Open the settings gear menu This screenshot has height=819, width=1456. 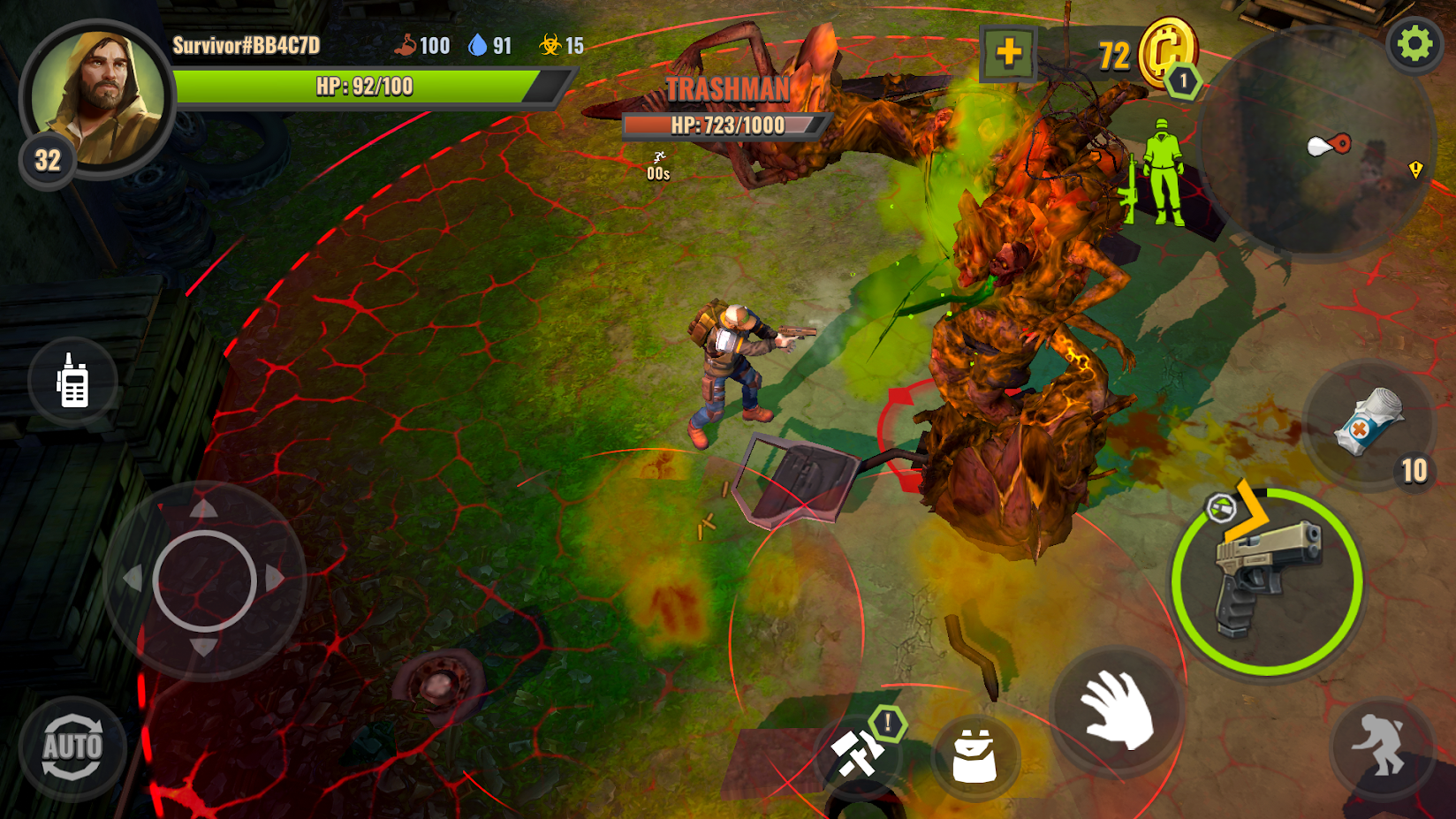coord(1414,43)
